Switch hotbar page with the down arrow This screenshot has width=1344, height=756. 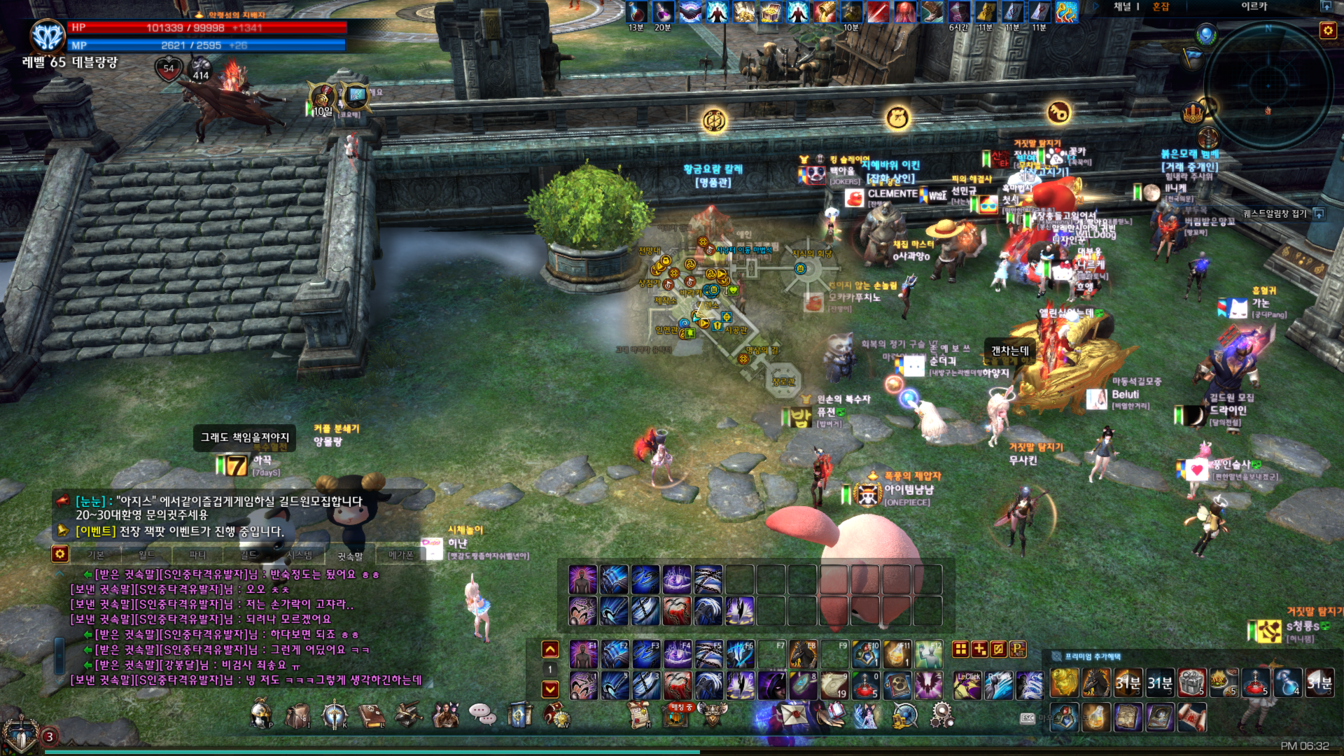click(550, 689)
